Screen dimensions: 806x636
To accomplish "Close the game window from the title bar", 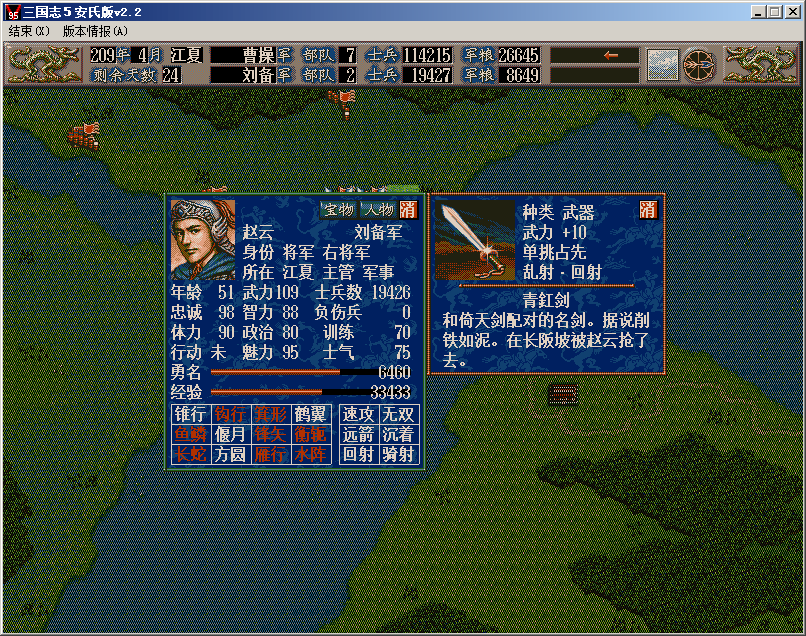I will 792,12.
